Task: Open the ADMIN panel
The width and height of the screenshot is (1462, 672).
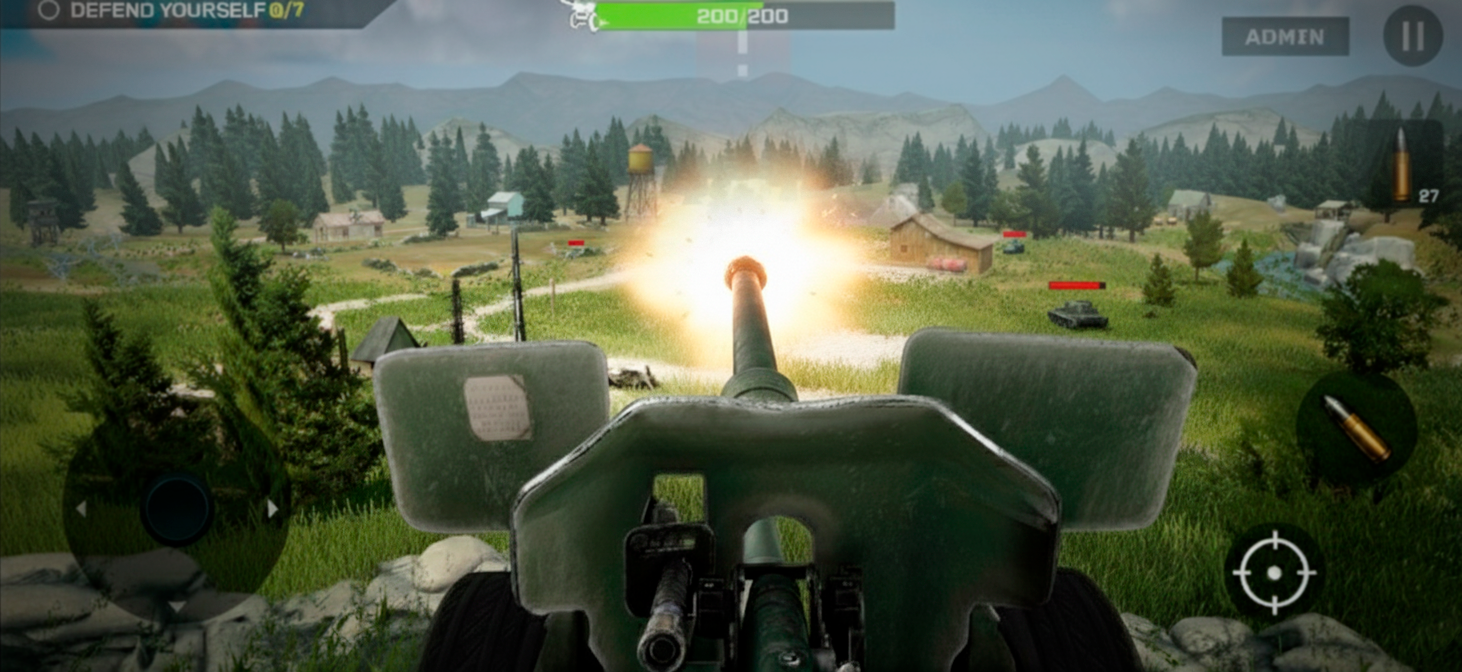Action: tap(1285, 37)
